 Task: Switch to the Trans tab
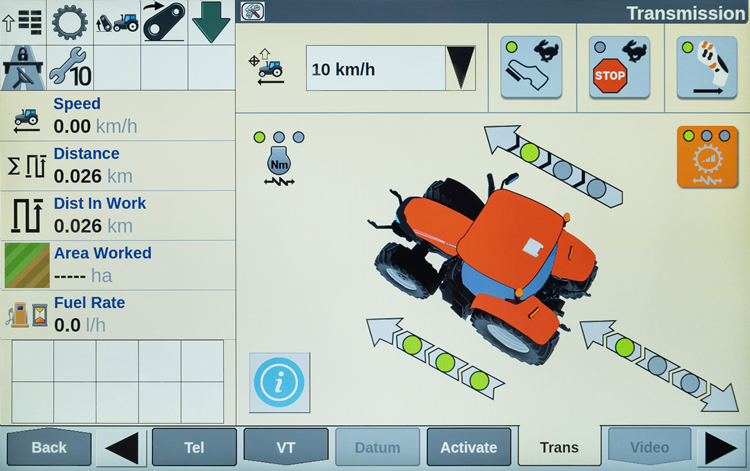click(559, 447)
